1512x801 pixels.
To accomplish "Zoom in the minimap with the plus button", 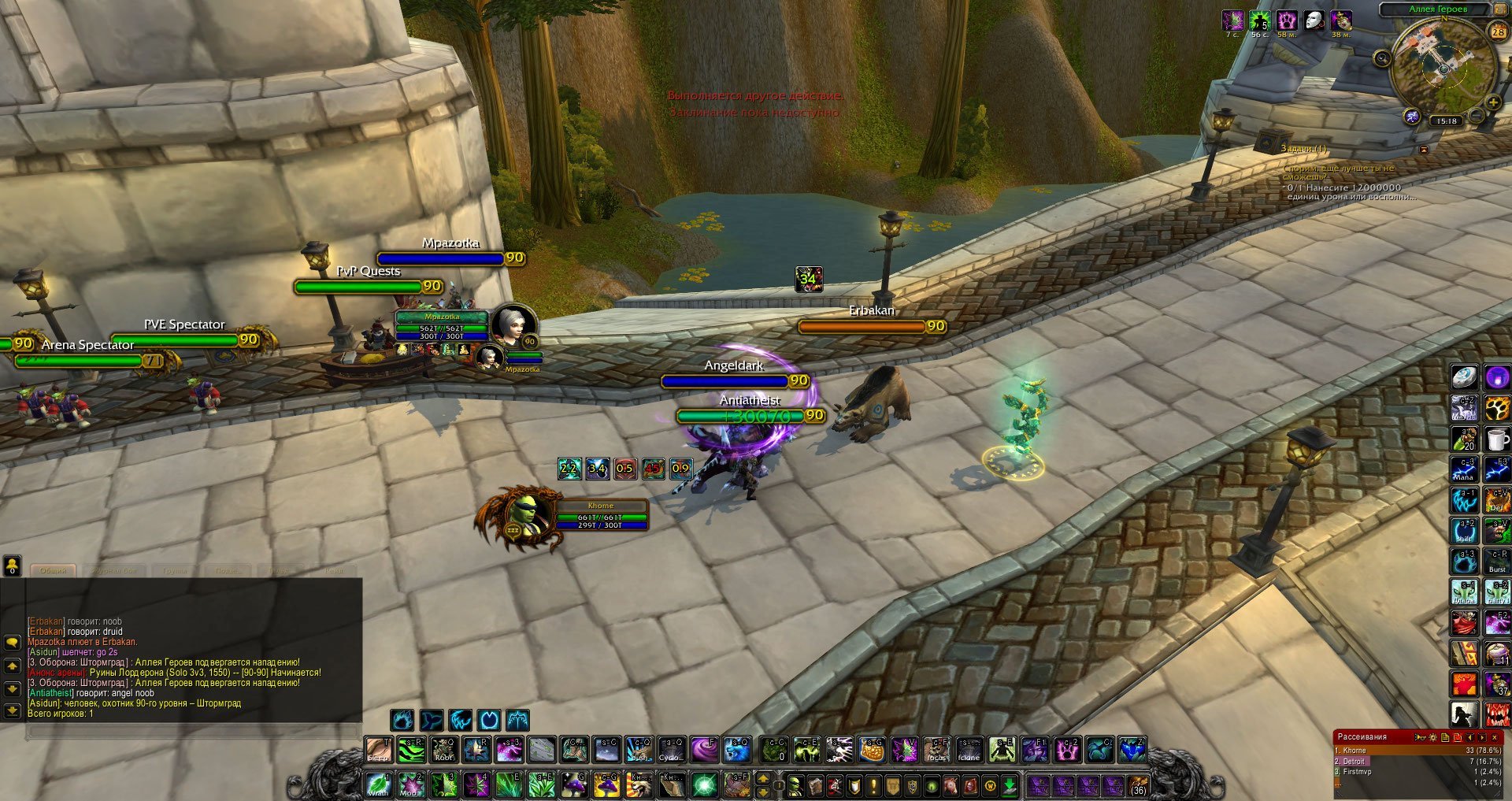I will (1493, 103).
